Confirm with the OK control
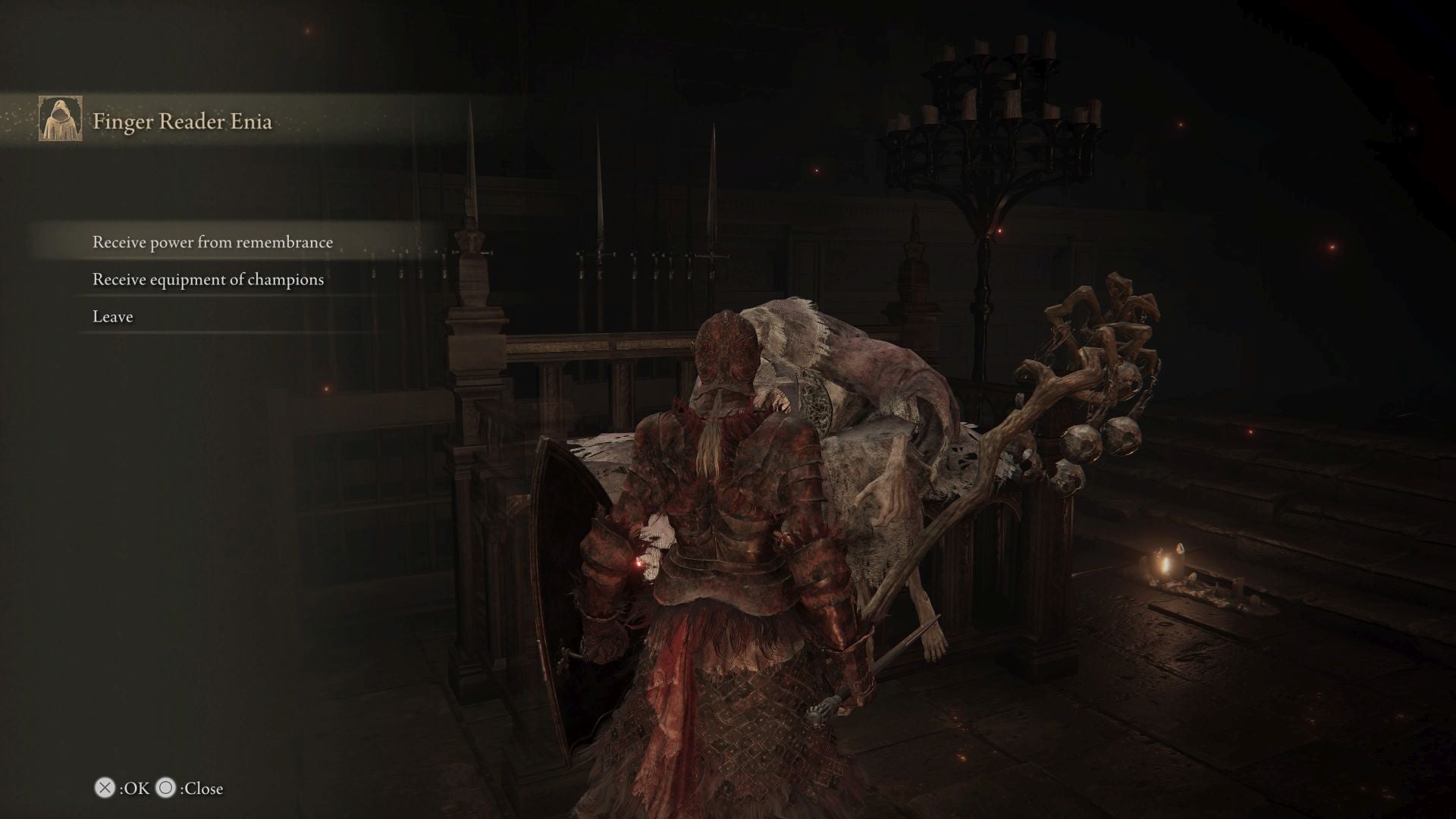1456x819 pixels. point(103,789)
